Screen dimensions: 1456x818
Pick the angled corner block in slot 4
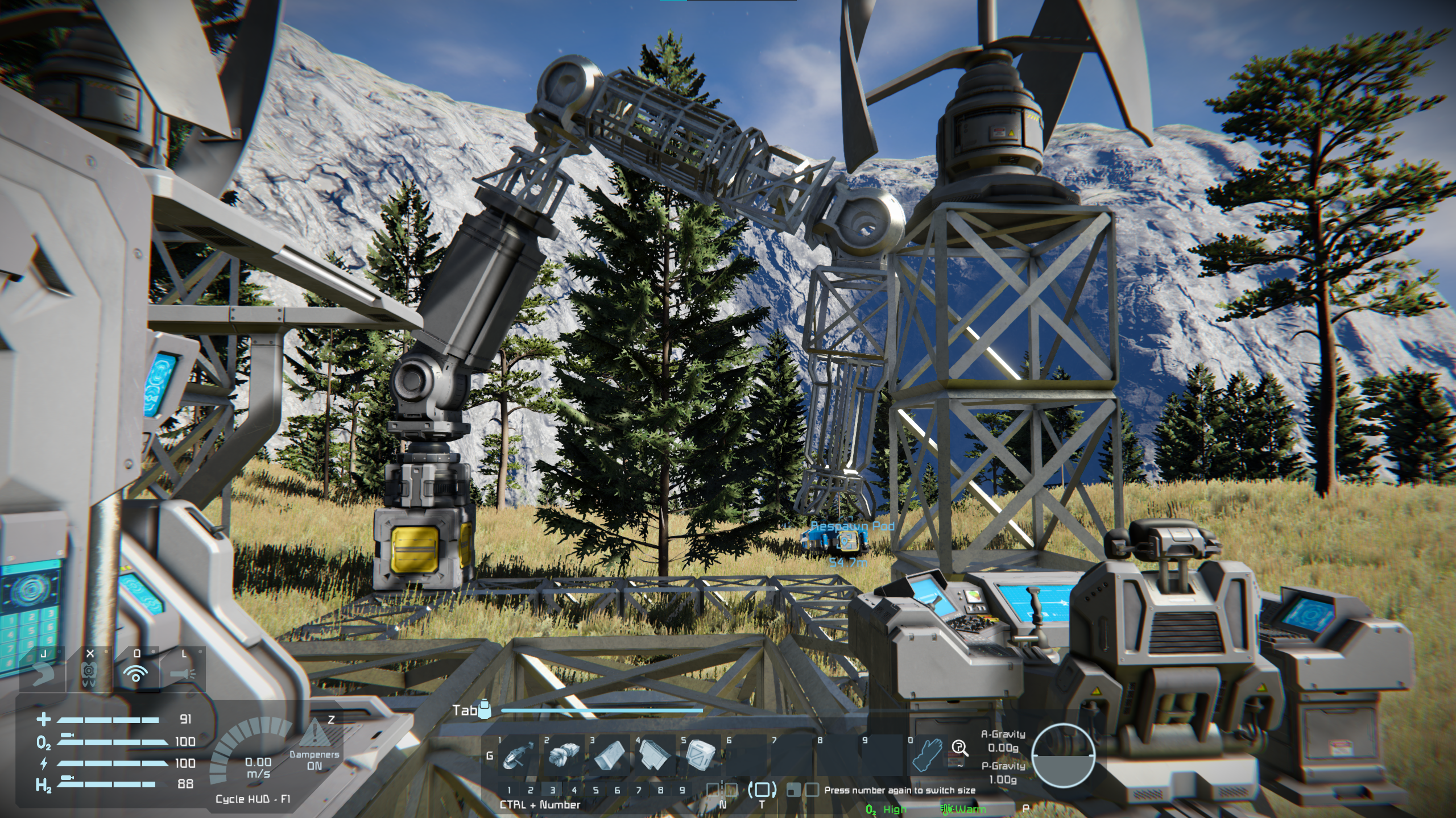click(654, 755)
